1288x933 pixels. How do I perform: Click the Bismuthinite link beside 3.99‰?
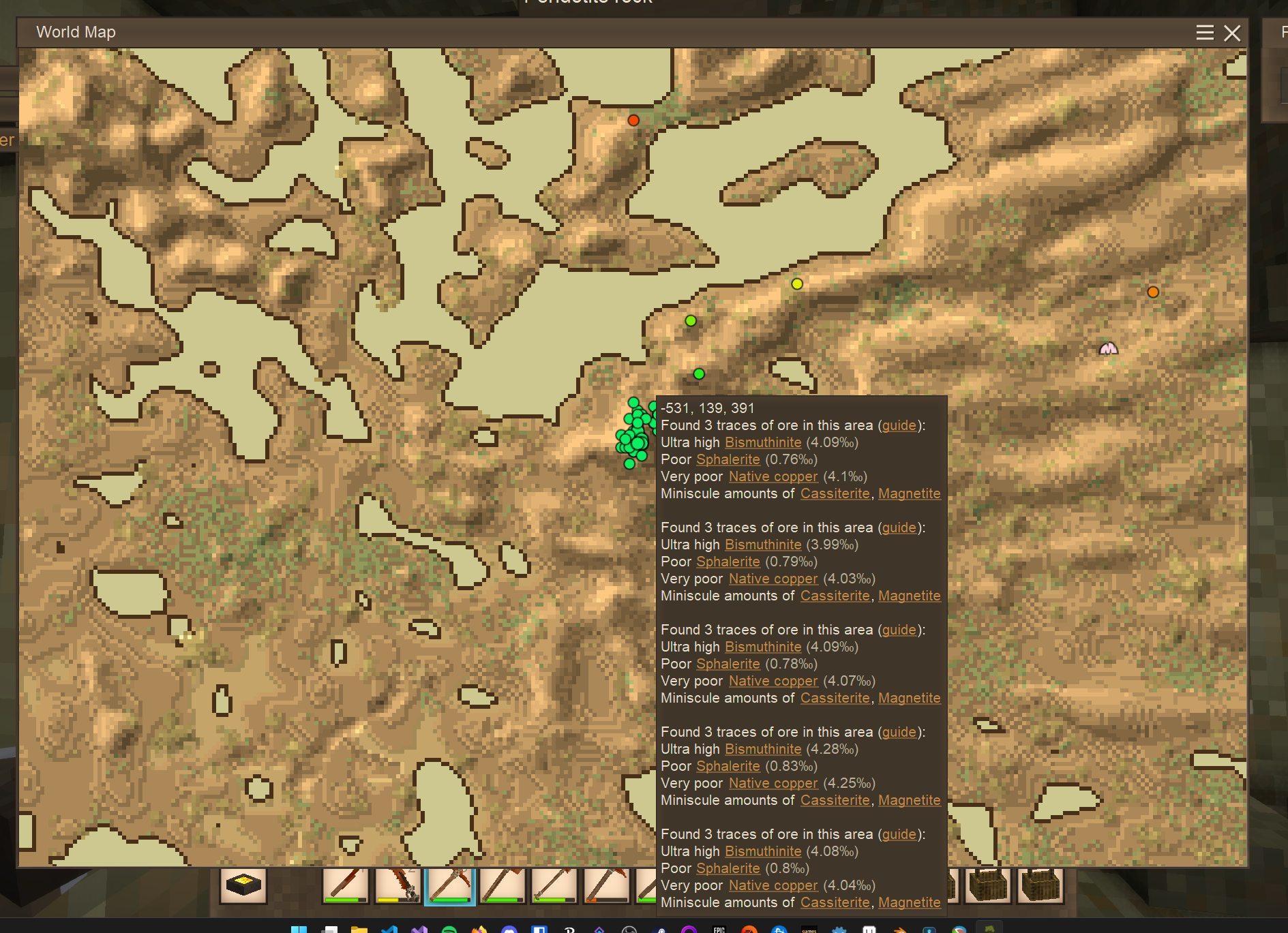click(763, 545)
